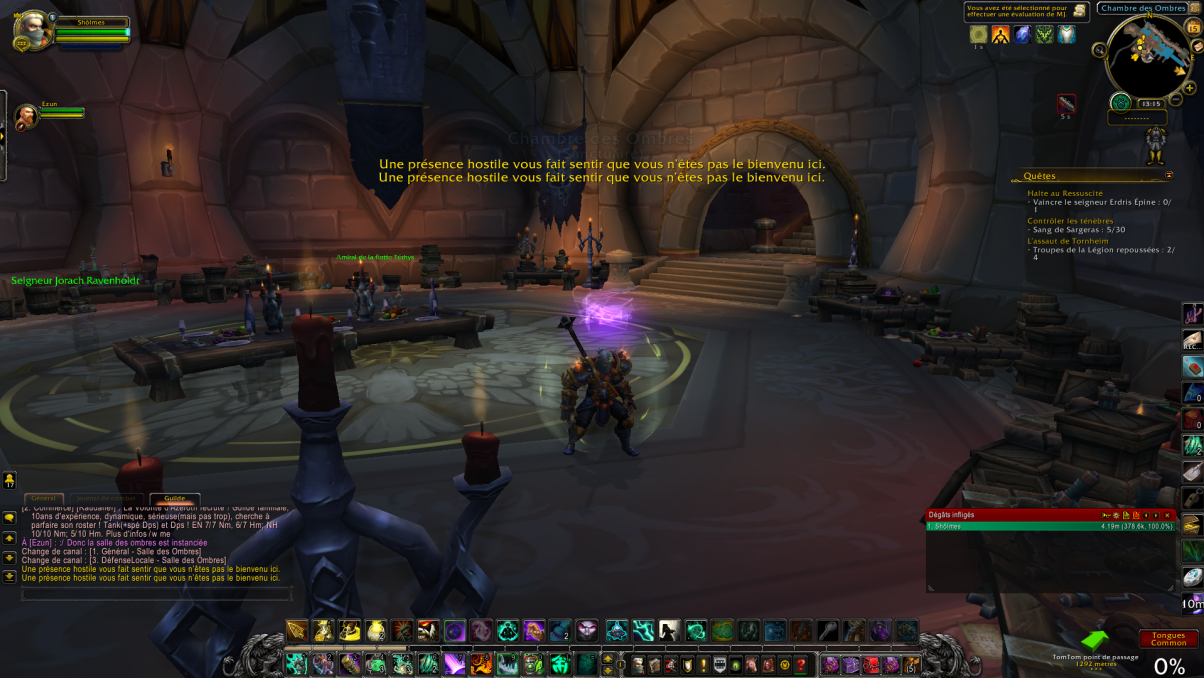This screenshot has width=1204, height=678.
Task: Collapse the Quêtes tracker panel
Action: [1168, 175]
